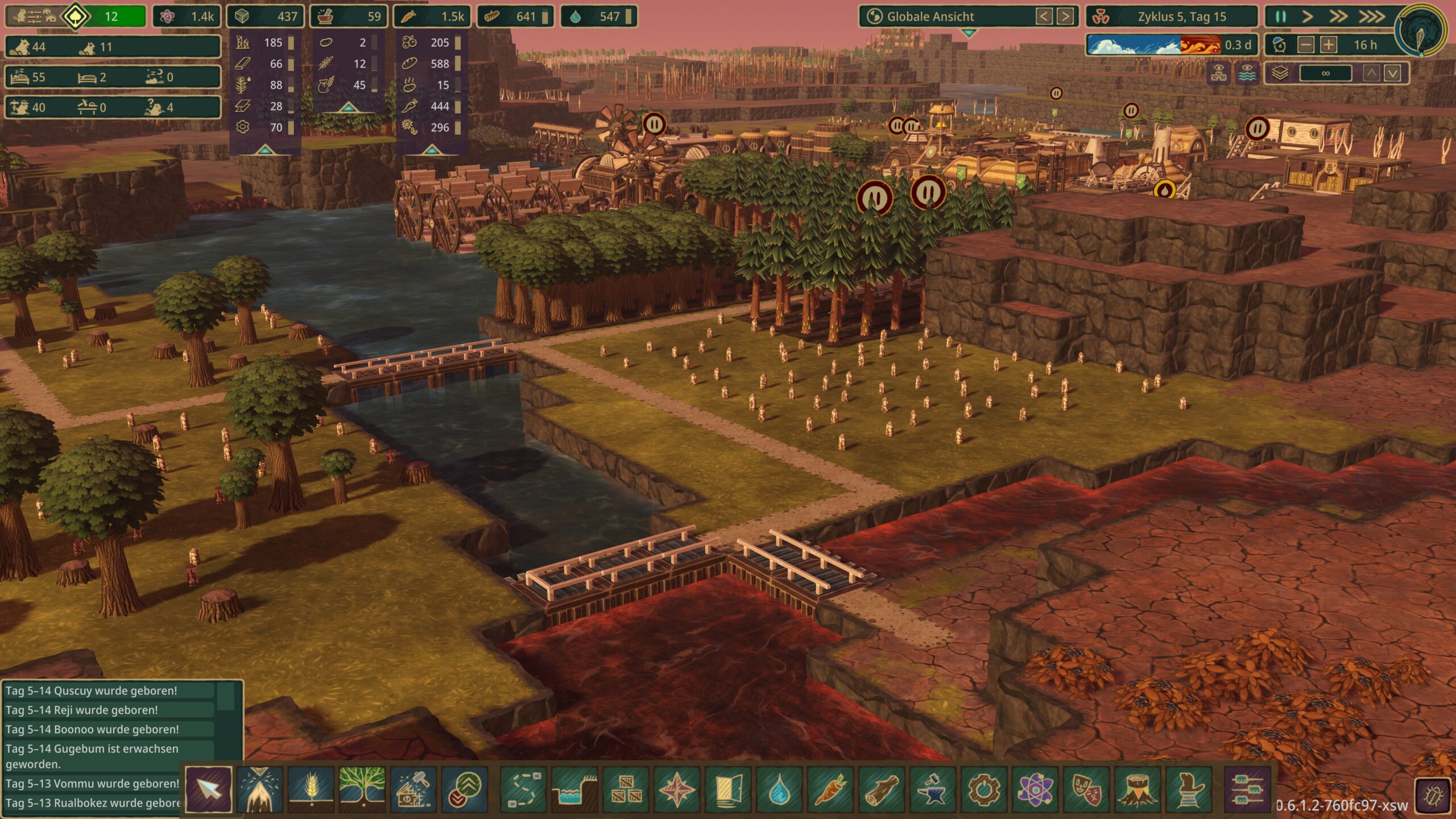The height and width of the screenshot is (819, 1456).
Task: Switch to previous district using left arrow
Action: [x=1044, y=16]
